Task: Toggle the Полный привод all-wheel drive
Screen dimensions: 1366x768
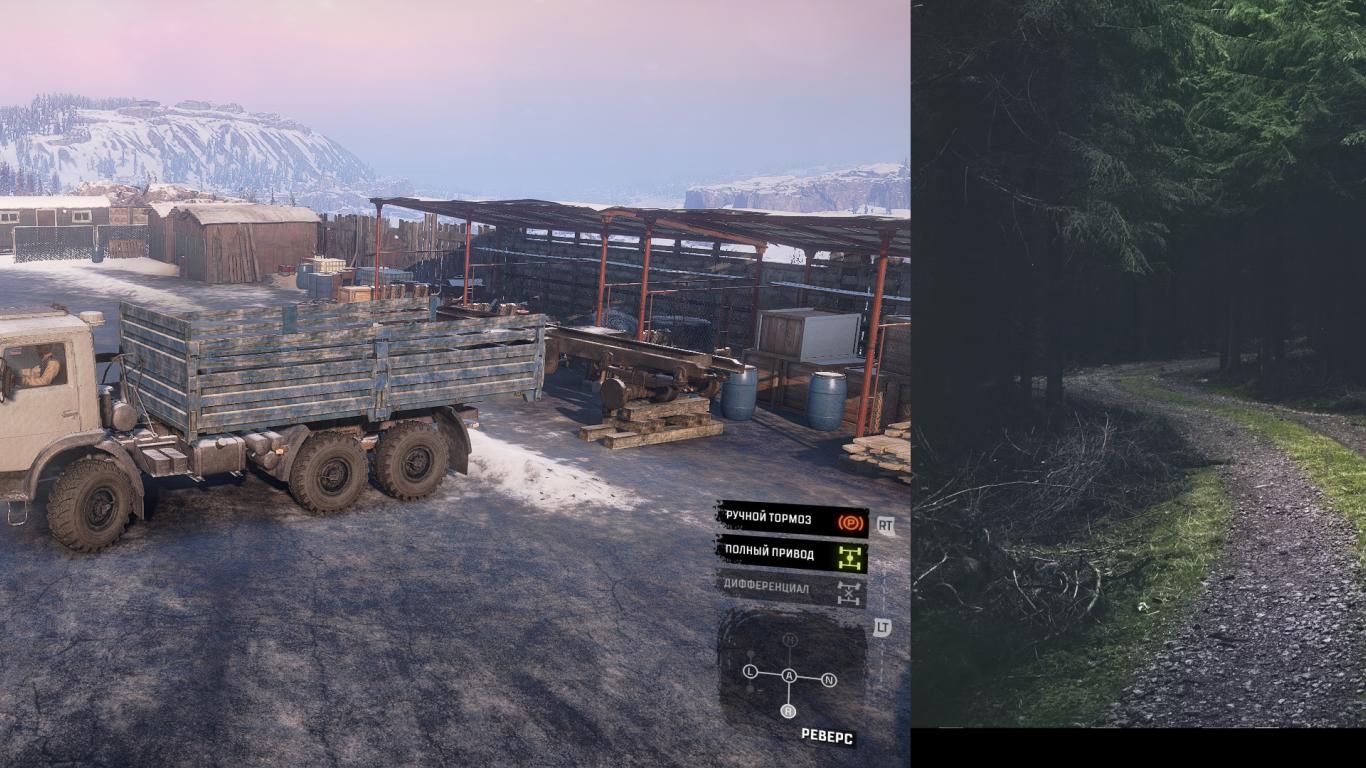Action: coord(791,553)
